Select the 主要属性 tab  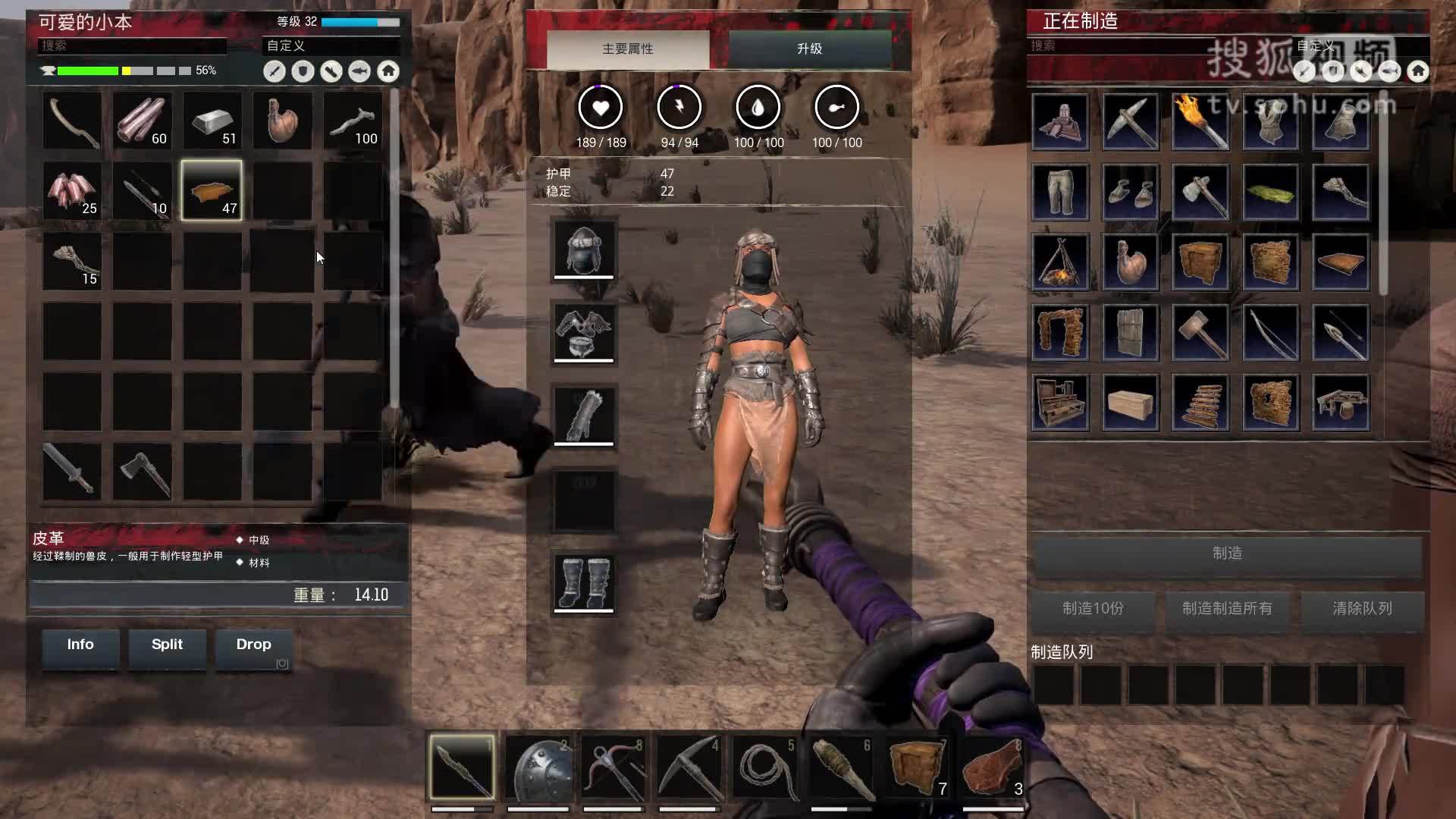(x=627, y=49)
